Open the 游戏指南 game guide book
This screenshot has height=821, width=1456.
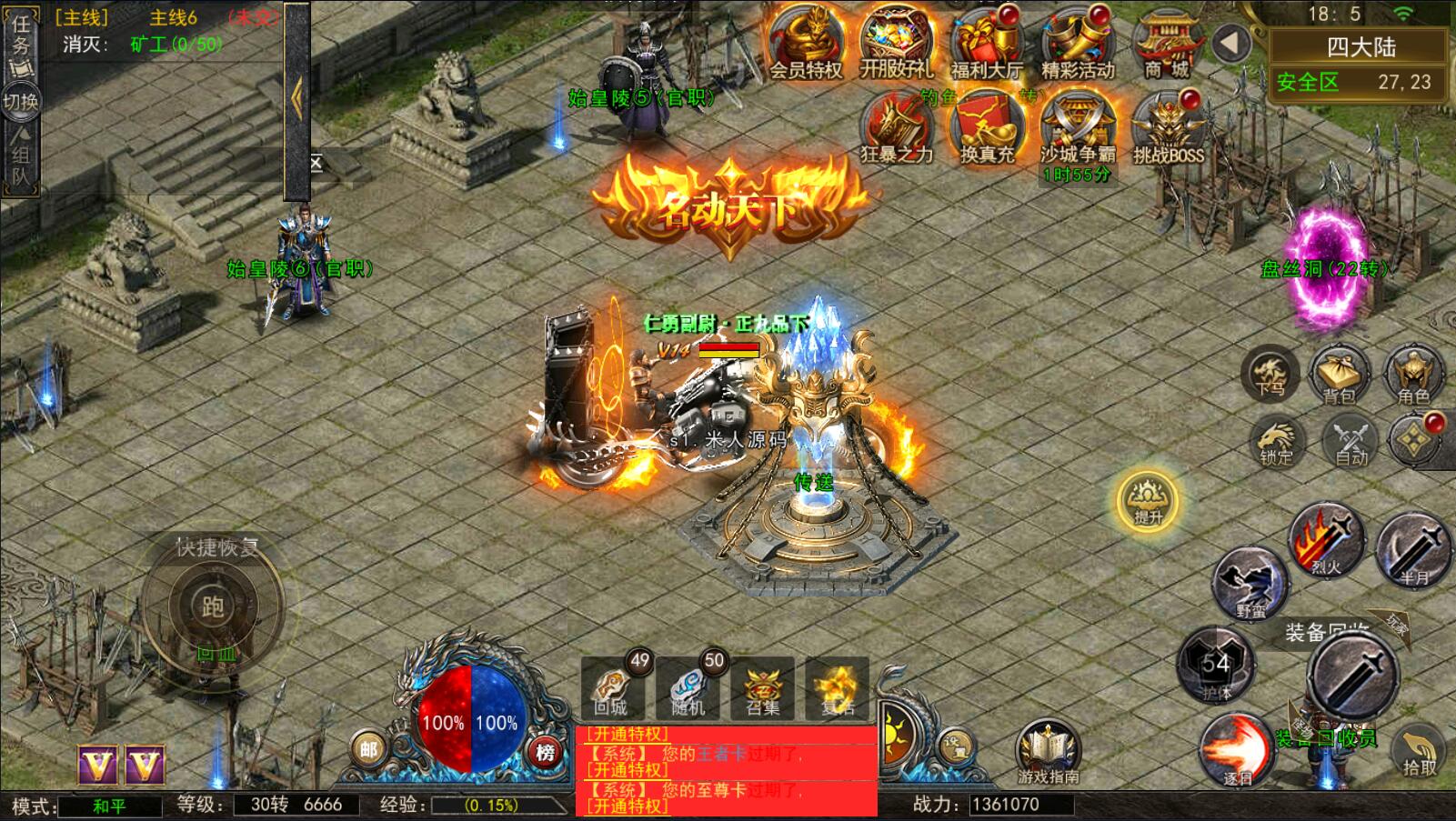click(1048, 751)
